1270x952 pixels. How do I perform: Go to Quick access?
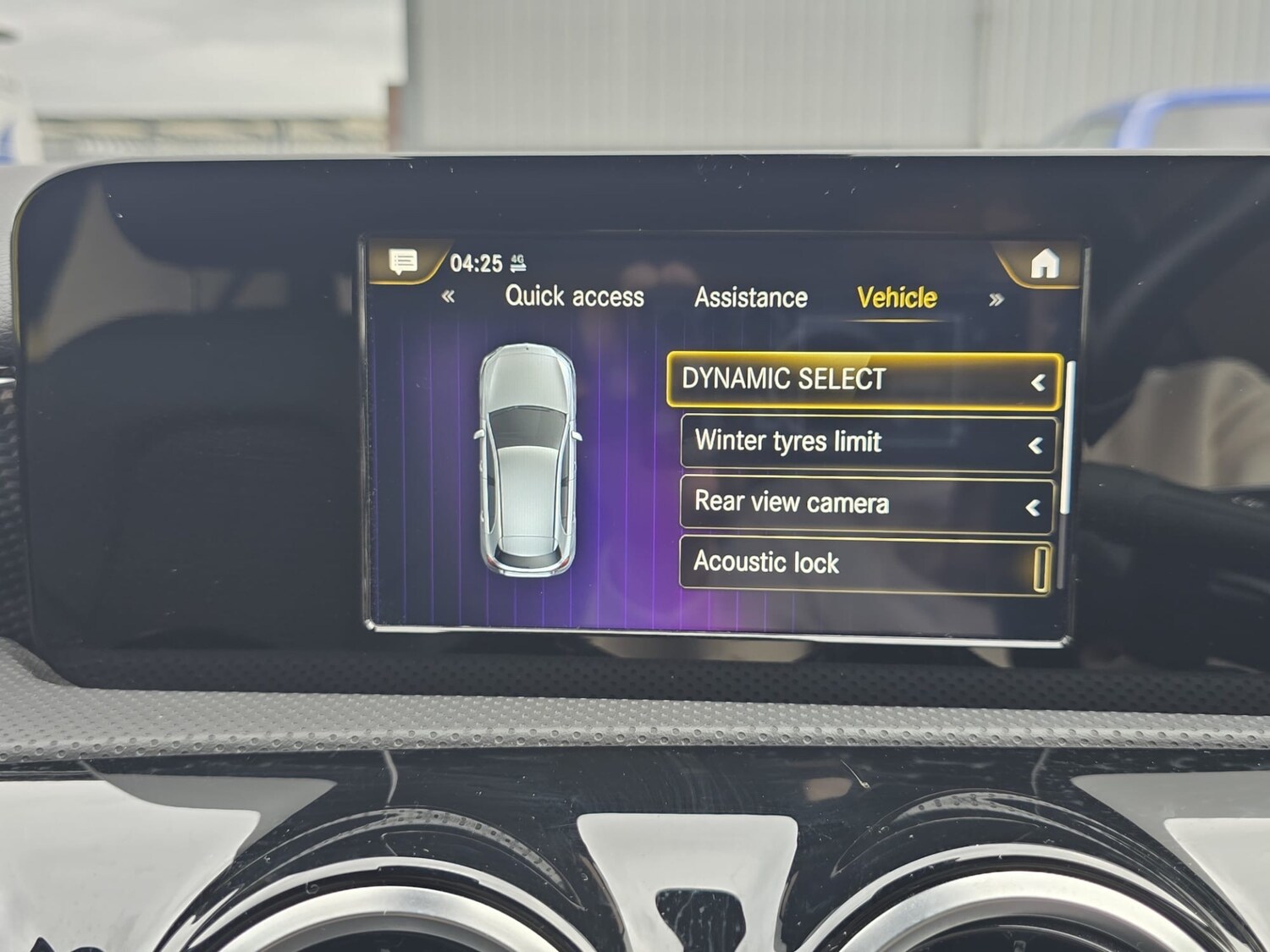[x=574, y=297]
